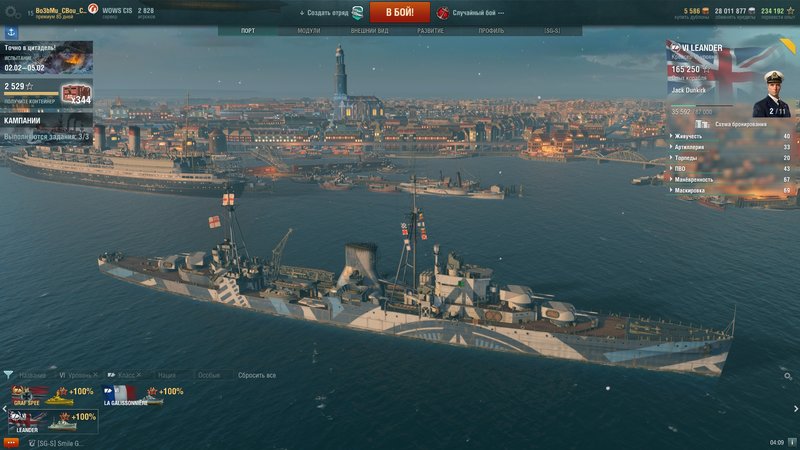The width and height of the screenshot is (800, 450).
Task: Open the Точно в цитадель event banner
Action: (x=46, y=58)
